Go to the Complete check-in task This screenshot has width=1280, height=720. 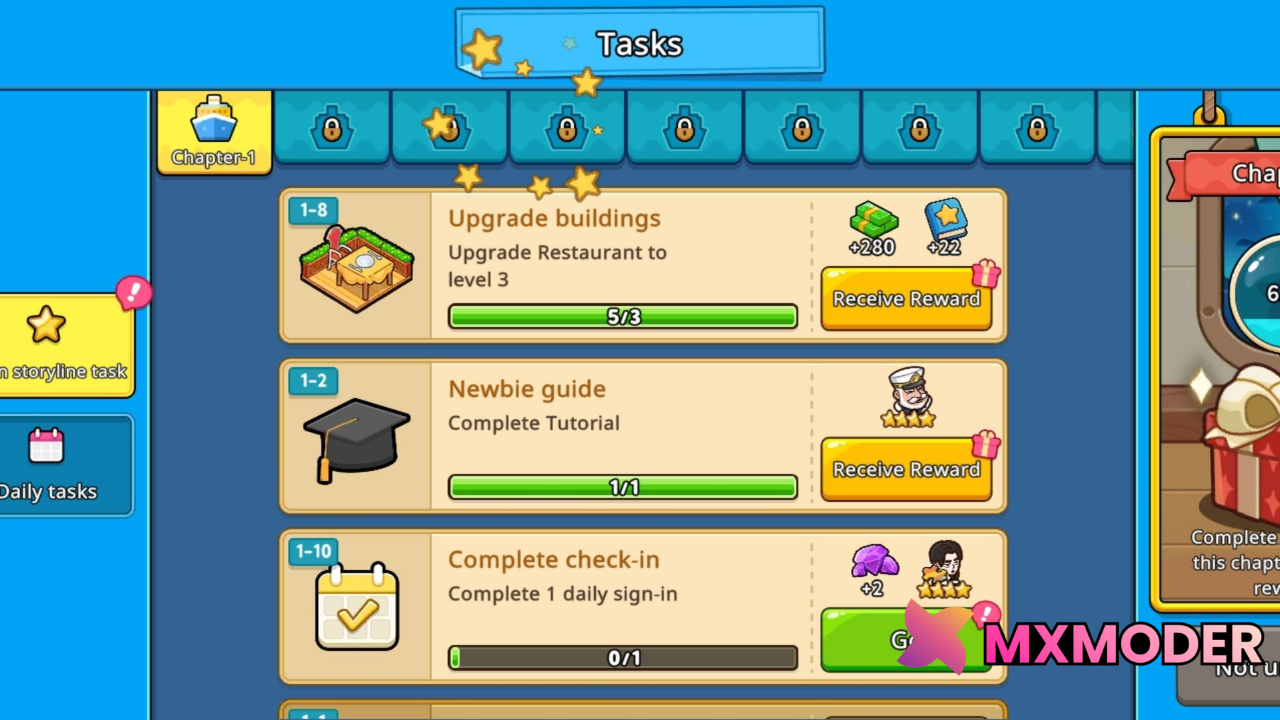tap(880, 640)
